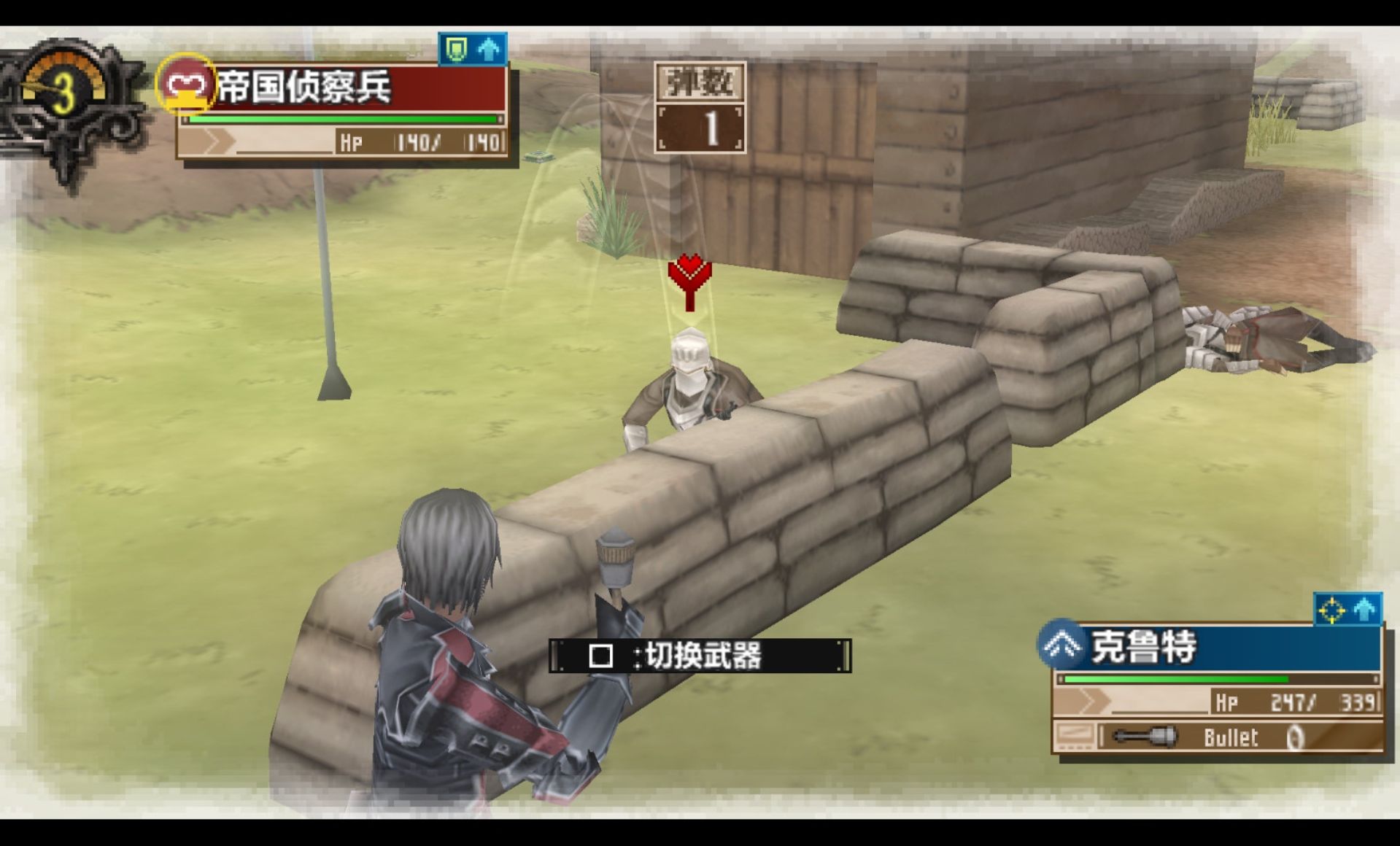The width and height of the screenshot is (1400, 846).
Task: Click the green shield status icon
Action: click(457, 50)
